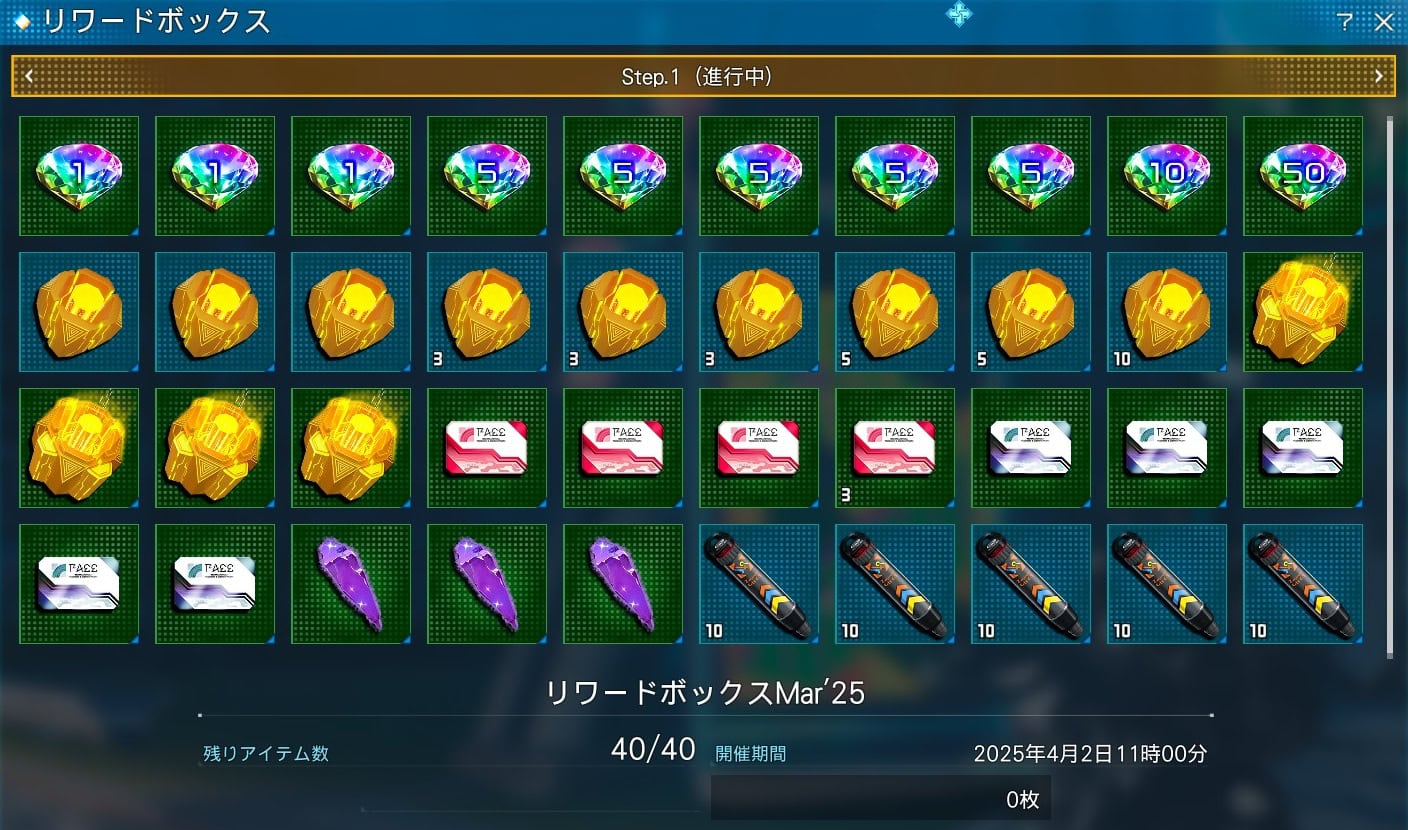Screen dimensions: 1408x830
Task: Click the sparkling purple crystal shard reward
Action: tap(350, 583)
